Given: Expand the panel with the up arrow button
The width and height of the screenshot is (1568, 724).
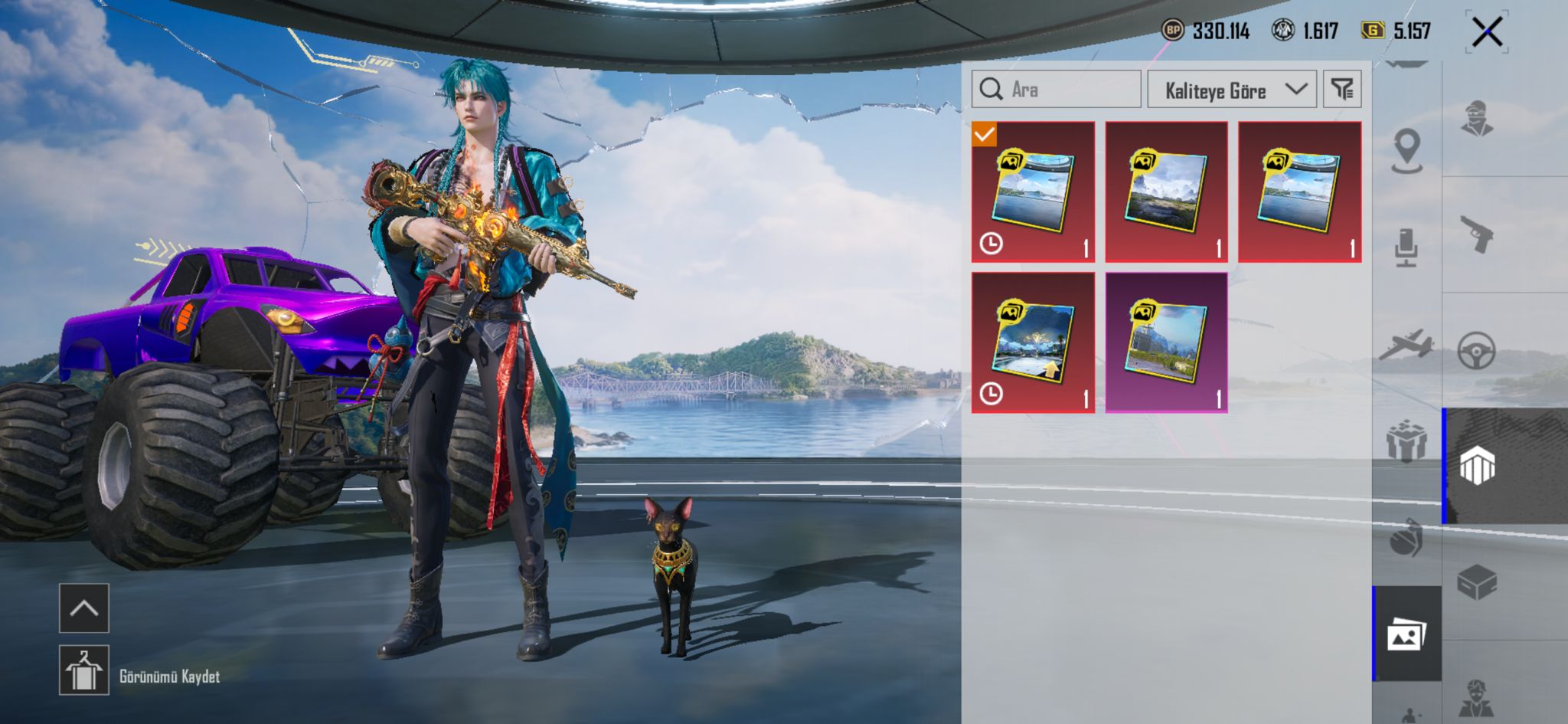Looking at the screenshot, I should pyautogui.click(x=84, y=608).
